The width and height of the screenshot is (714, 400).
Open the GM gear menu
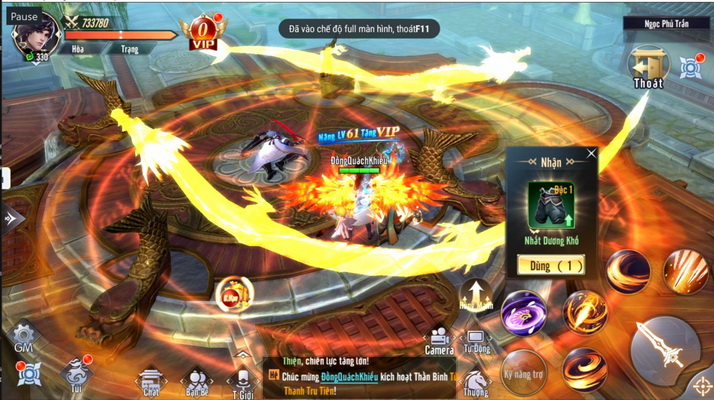coord(24,337)
